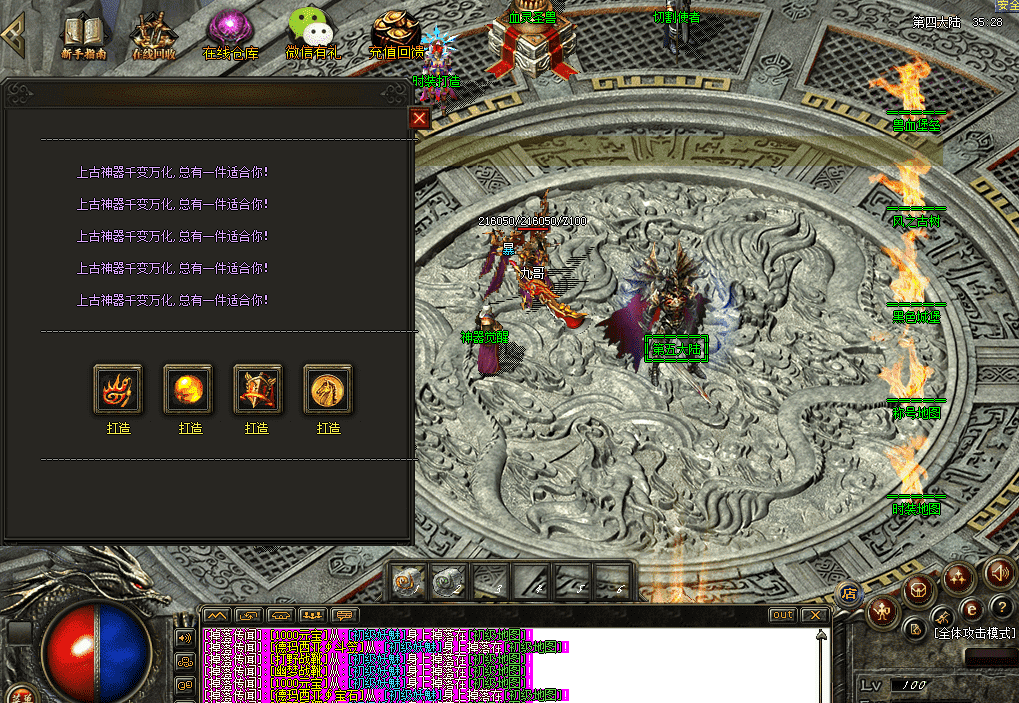The image size is (1019, 703).
Task: Toggle the 全体攻击模式 attack mode label
Action: click(x=974, y=633)
